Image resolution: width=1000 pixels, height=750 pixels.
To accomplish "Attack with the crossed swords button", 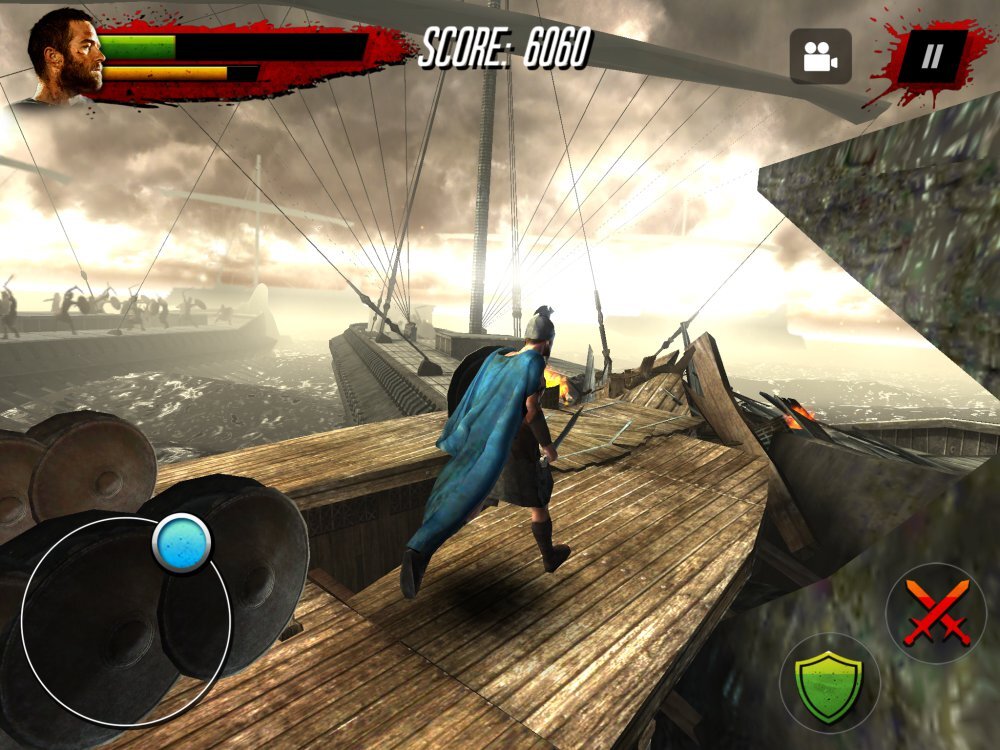I will tap(936, 613).
